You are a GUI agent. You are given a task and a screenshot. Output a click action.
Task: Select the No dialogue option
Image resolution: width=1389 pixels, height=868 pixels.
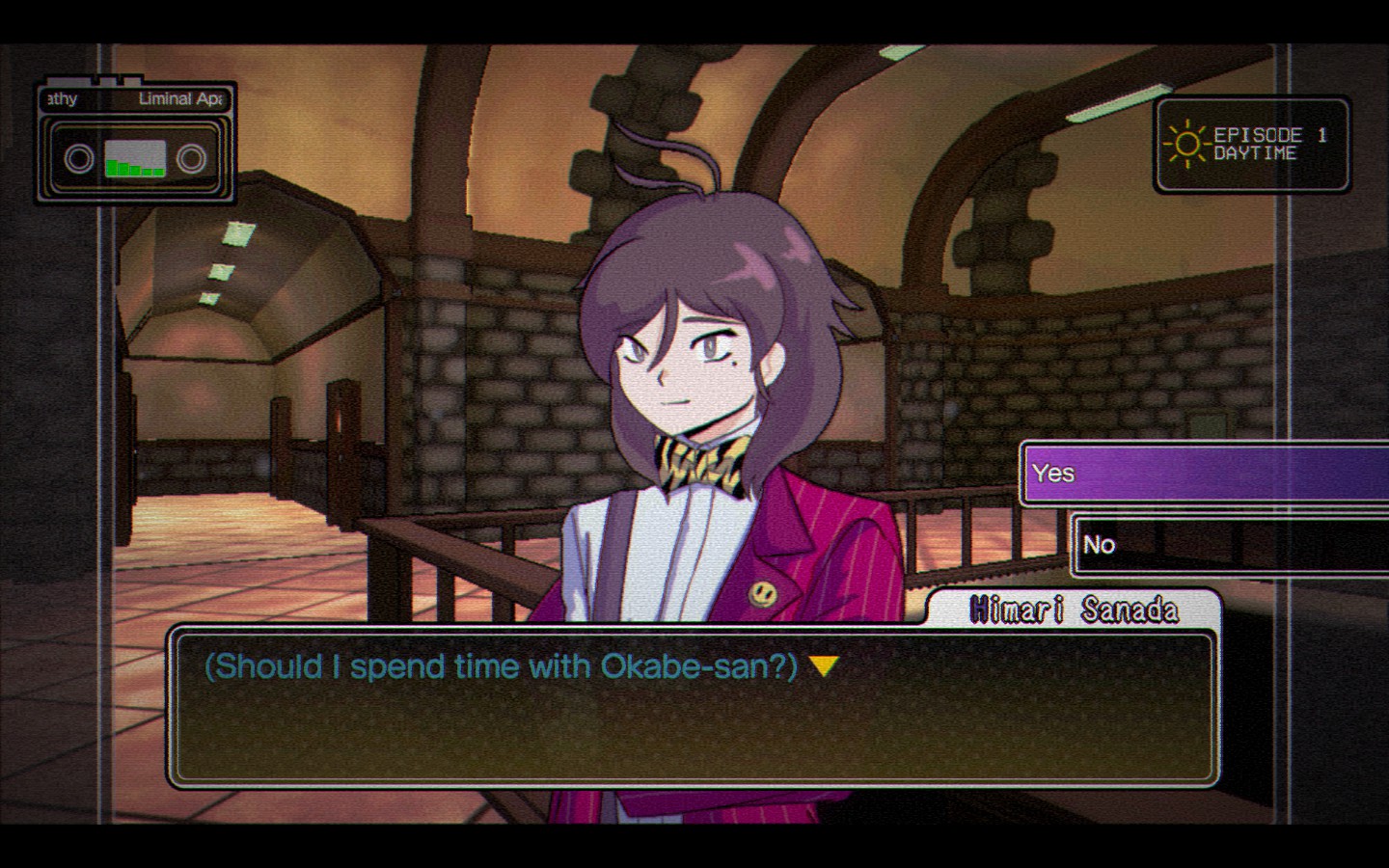tap(1230, 545)
